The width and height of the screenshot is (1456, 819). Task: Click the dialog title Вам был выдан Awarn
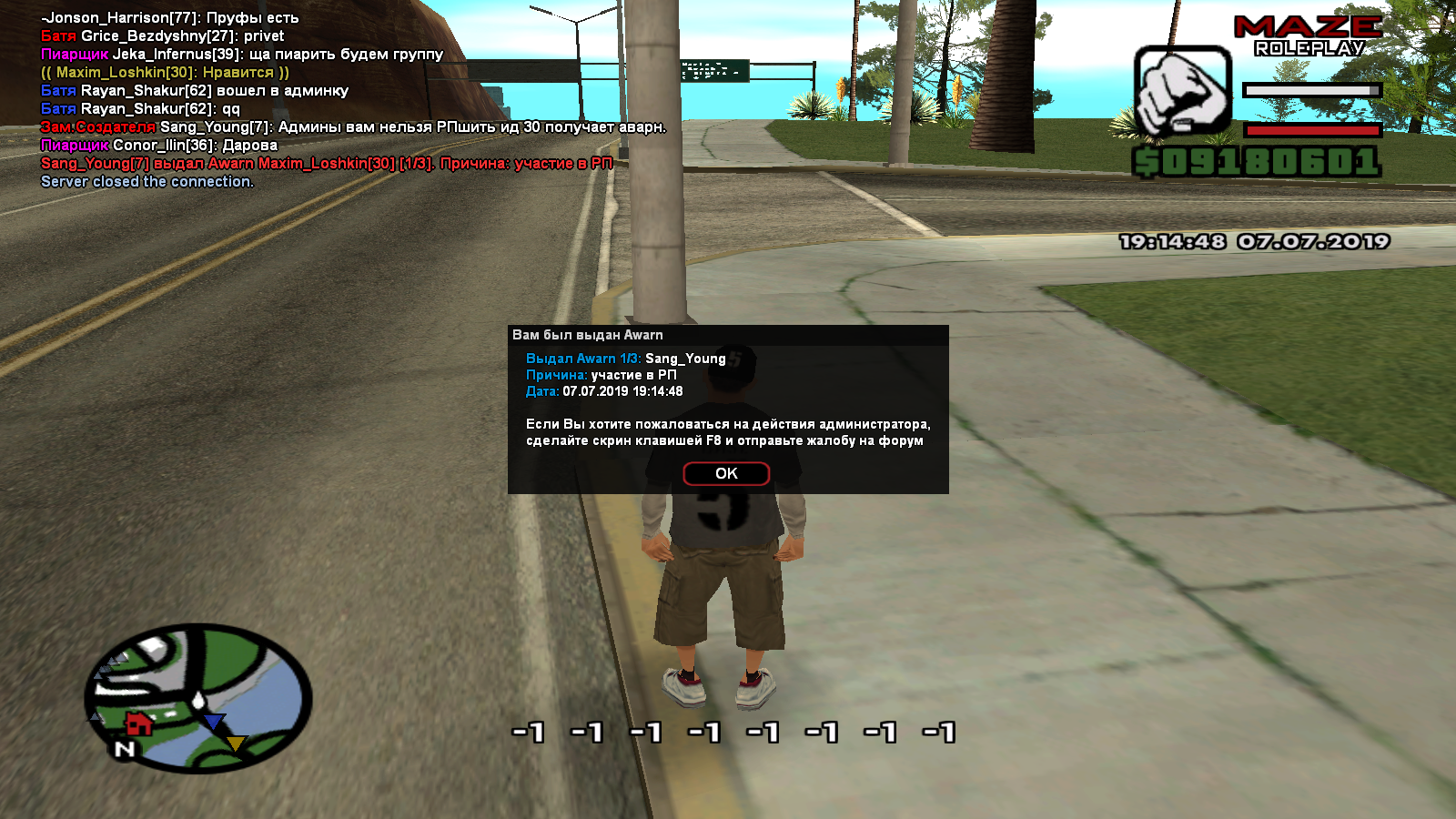[589, 335]
